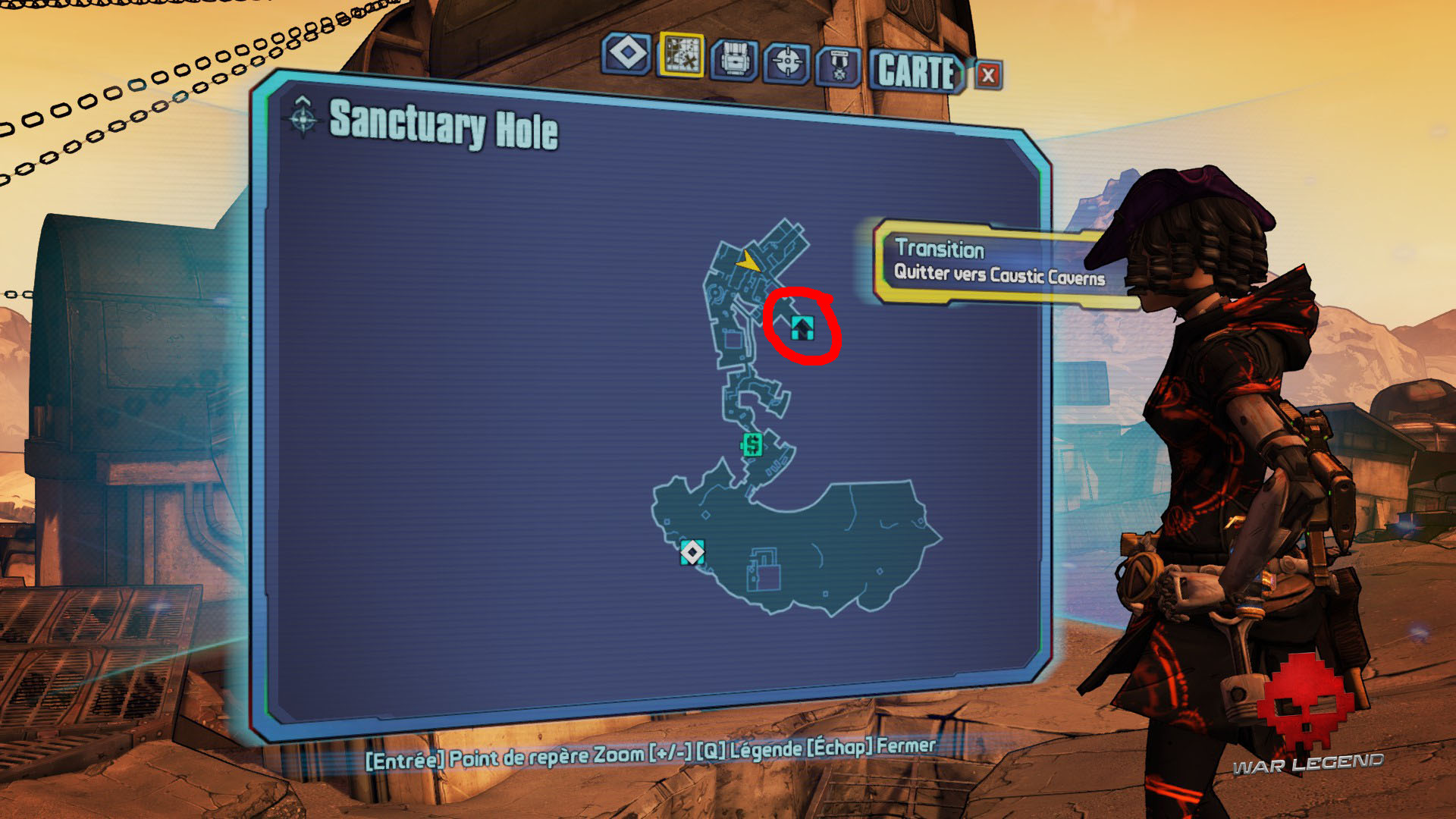This screenshot has width=1456, height=819.
Task: Select the map tab icon
Action: click(x=682, y=55)
